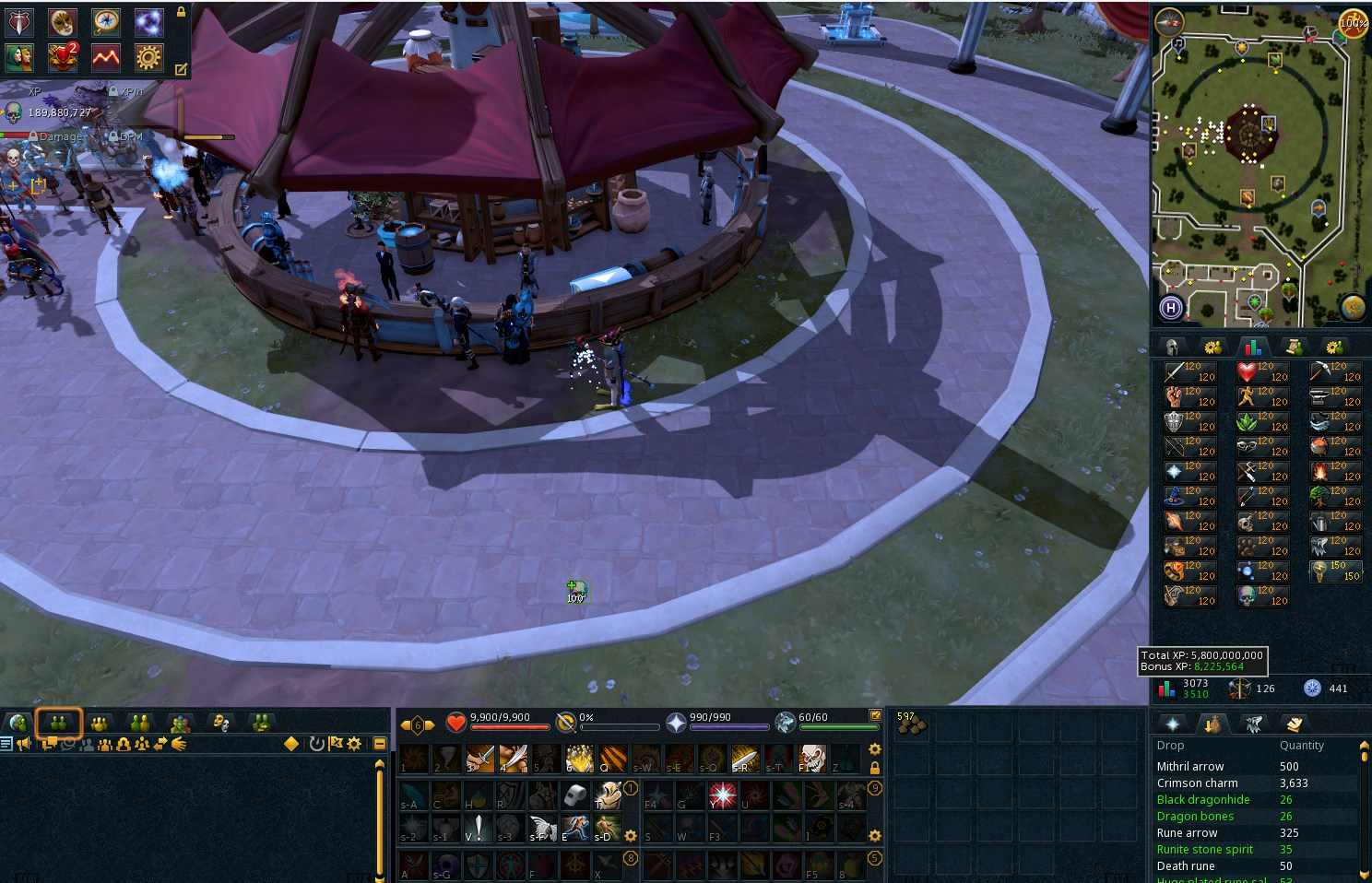This screenshot has height=883, width=1372.
Task: Open the Hero interface shield-and-sword icon
Action: coord(18,22)
